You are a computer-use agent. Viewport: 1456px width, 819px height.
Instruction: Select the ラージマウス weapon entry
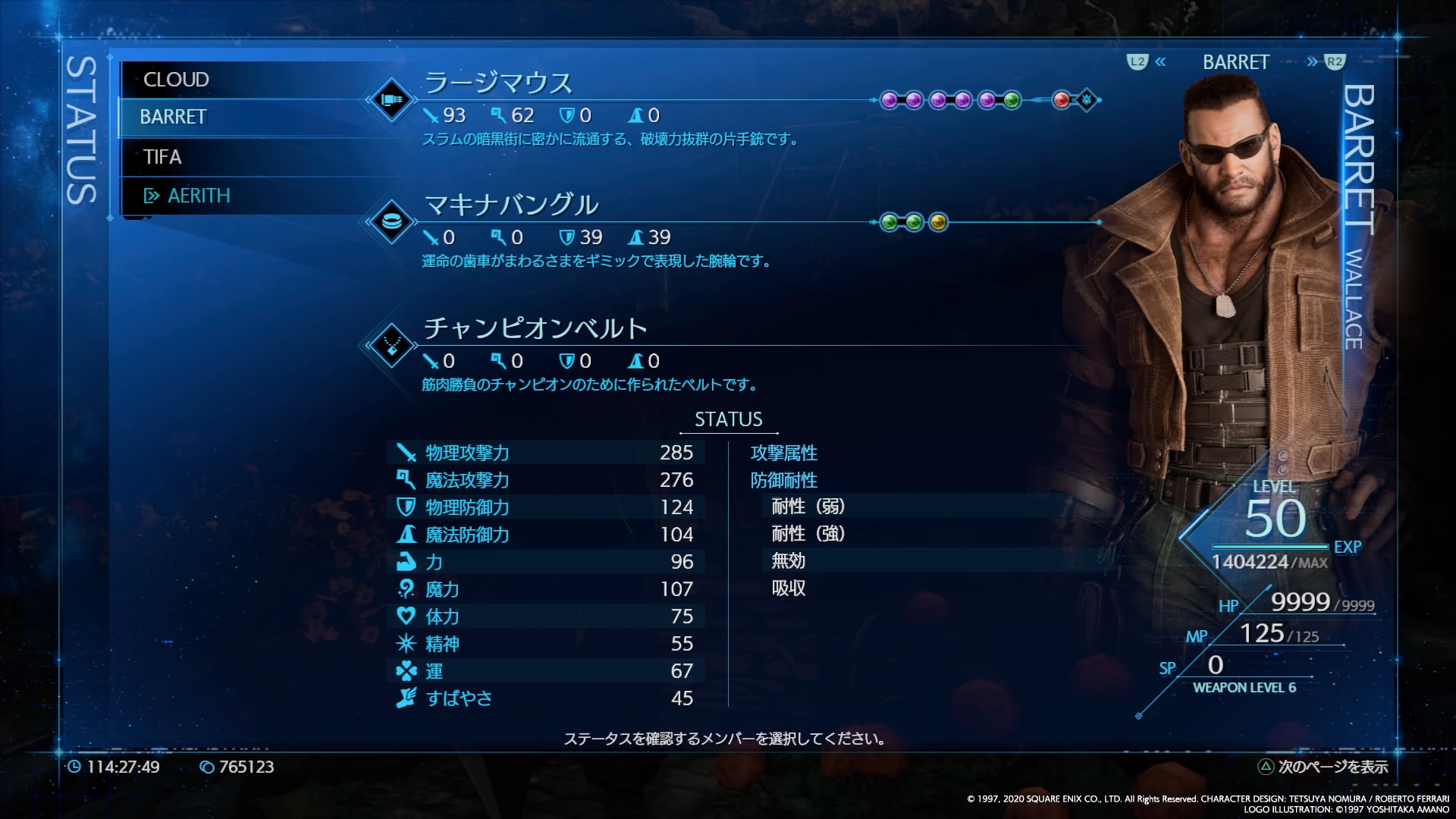click(498, 83)
